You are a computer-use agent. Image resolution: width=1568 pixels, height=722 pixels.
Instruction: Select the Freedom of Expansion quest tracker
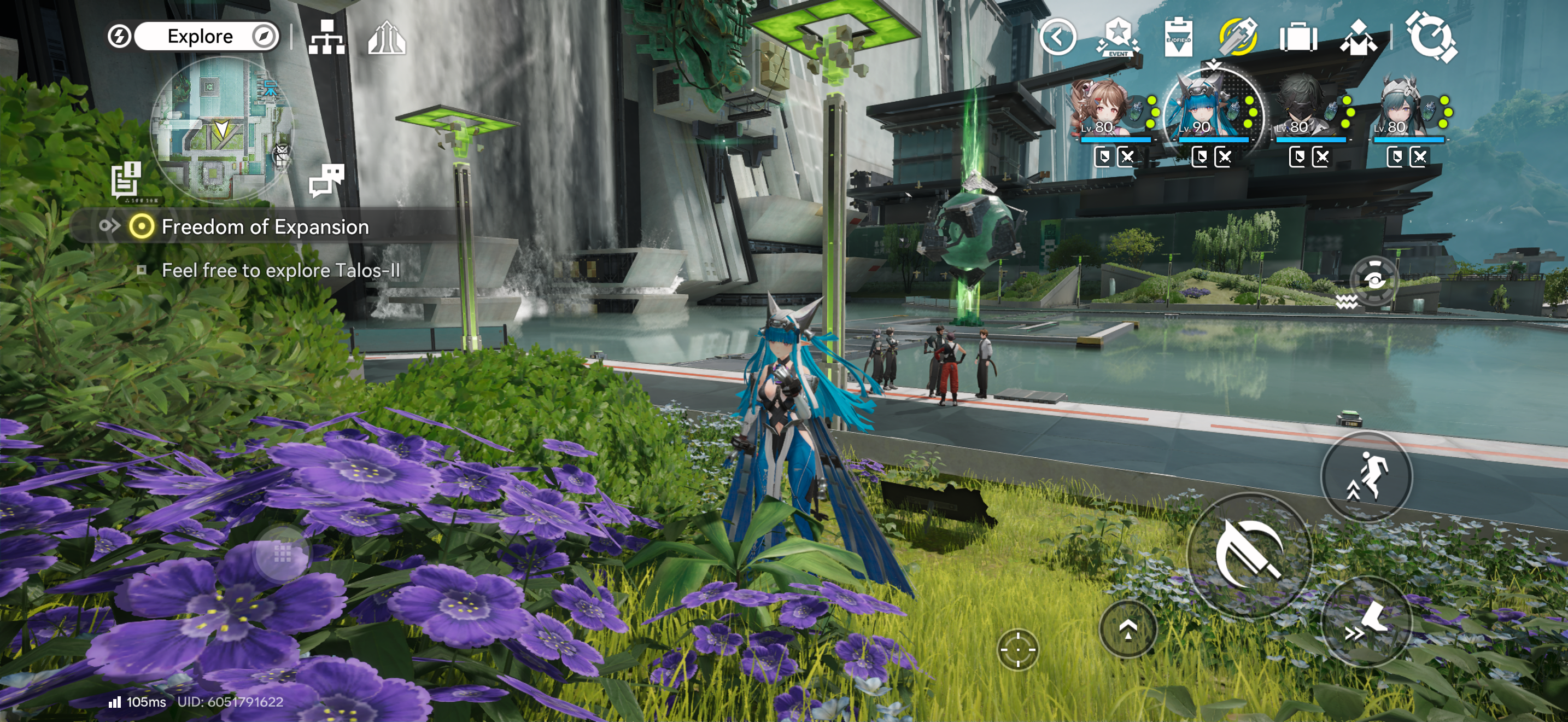click(264, 227)
